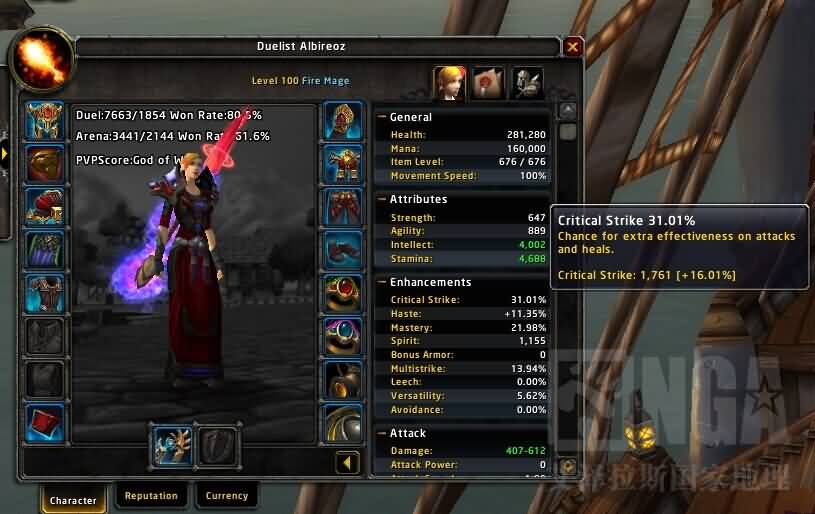Switch to the Reputation tab
The image size is (815, 514).
151,496
